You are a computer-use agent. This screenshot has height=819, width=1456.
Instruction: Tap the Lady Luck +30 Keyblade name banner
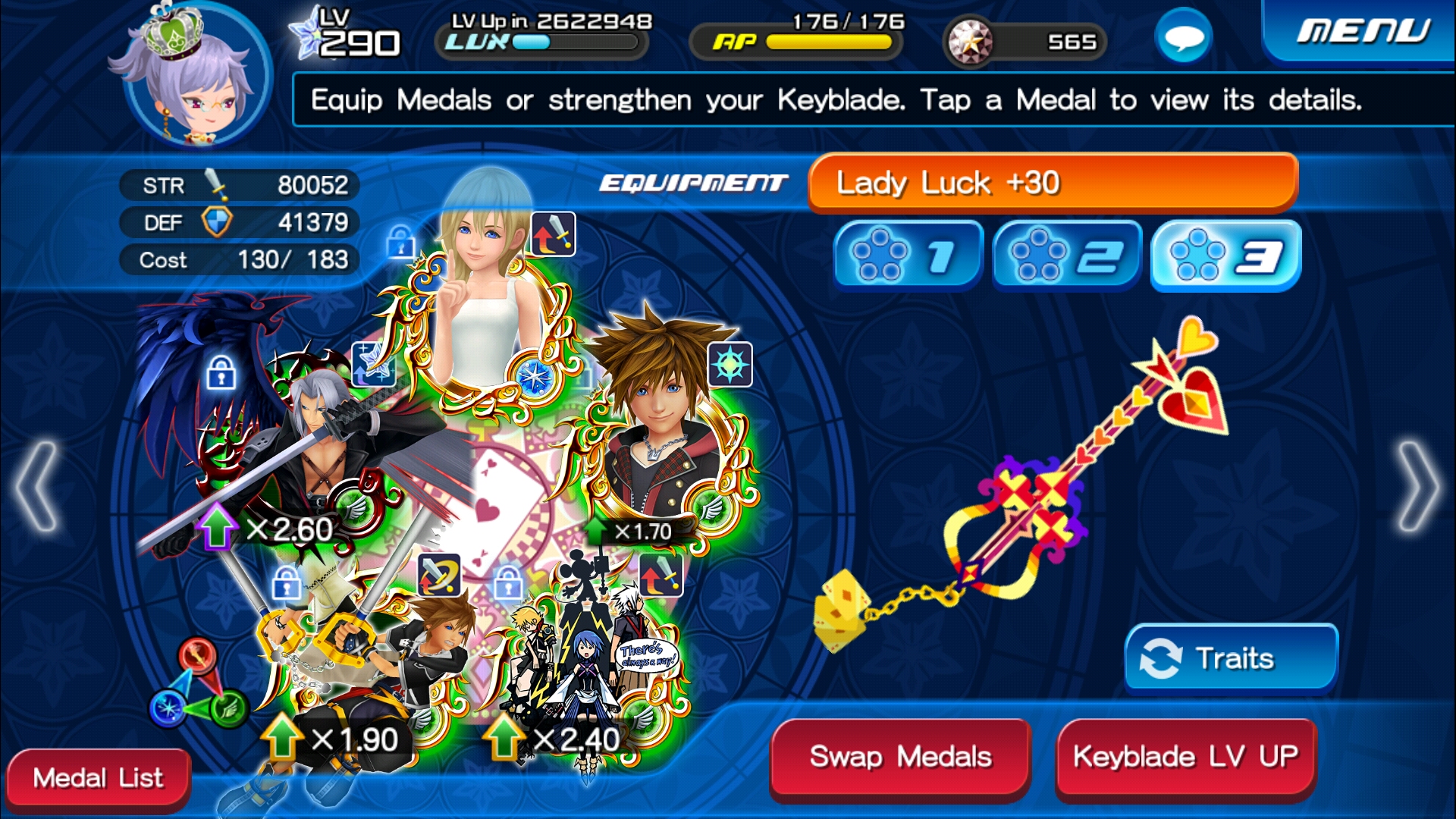coord(1053,183)
